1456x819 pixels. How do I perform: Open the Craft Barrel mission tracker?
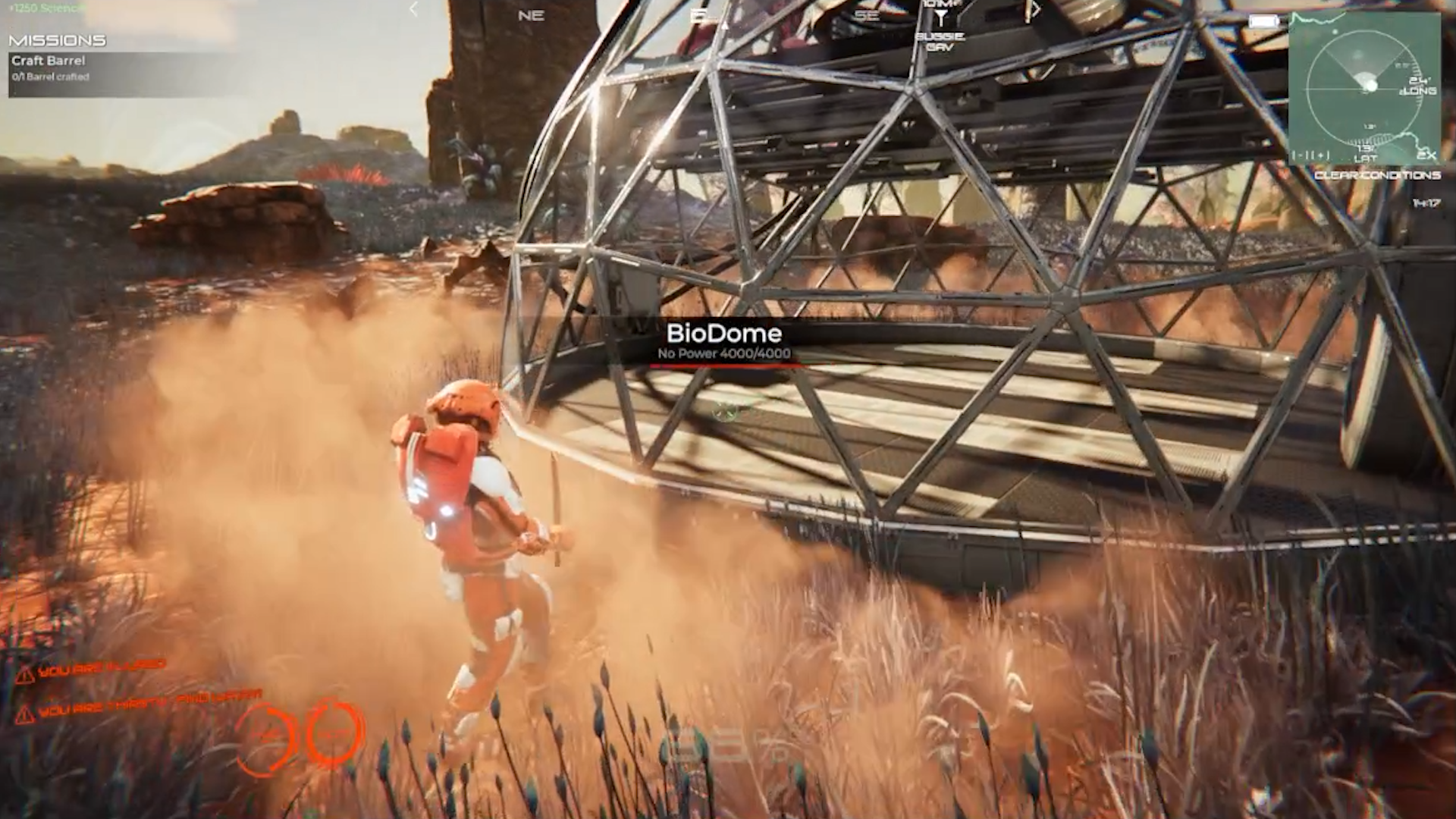coord(49,61)
